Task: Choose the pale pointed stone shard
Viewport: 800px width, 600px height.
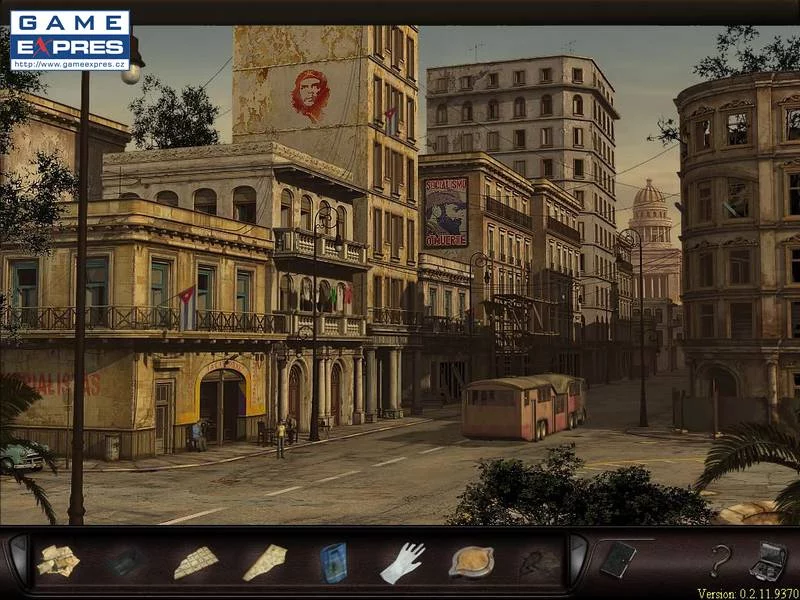Action: (265, 562)
